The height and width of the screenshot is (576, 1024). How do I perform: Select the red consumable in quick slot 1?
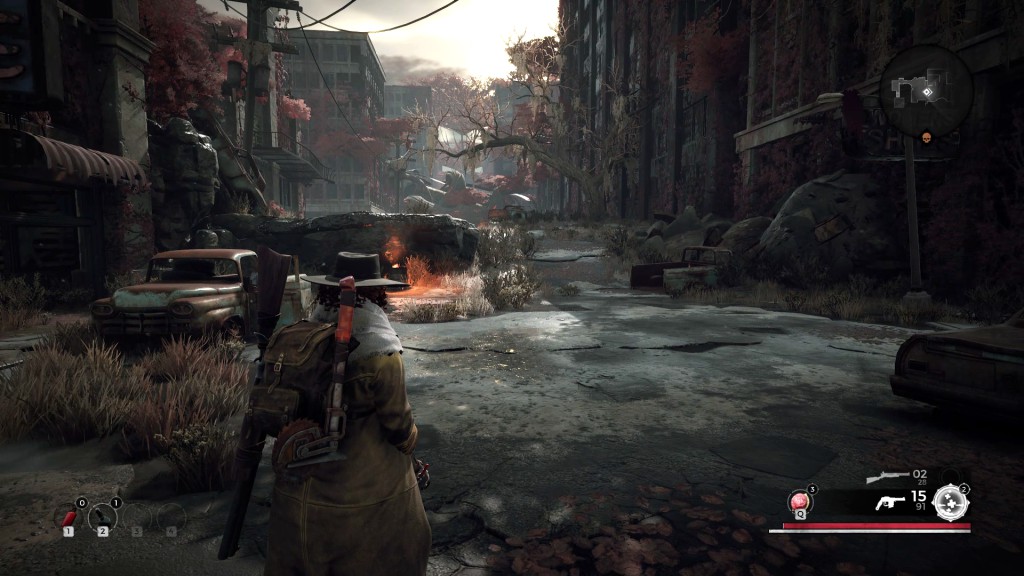69,517
